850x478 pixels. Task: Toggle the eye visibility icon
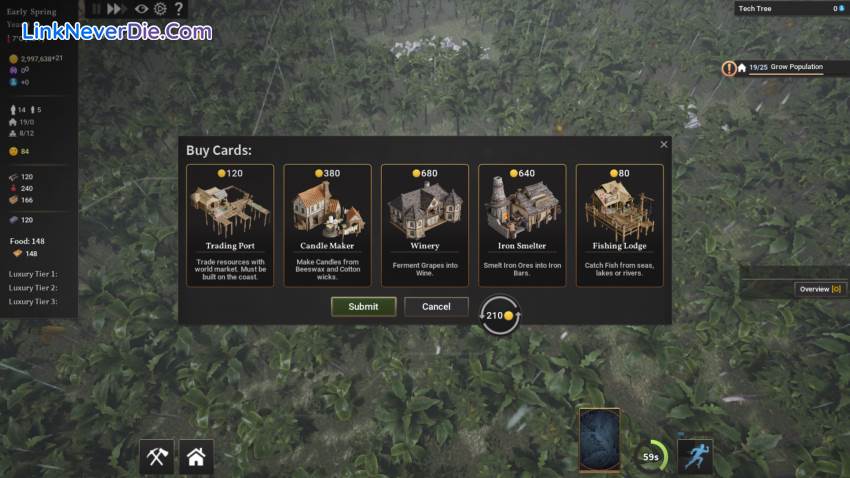click(141, 8)
